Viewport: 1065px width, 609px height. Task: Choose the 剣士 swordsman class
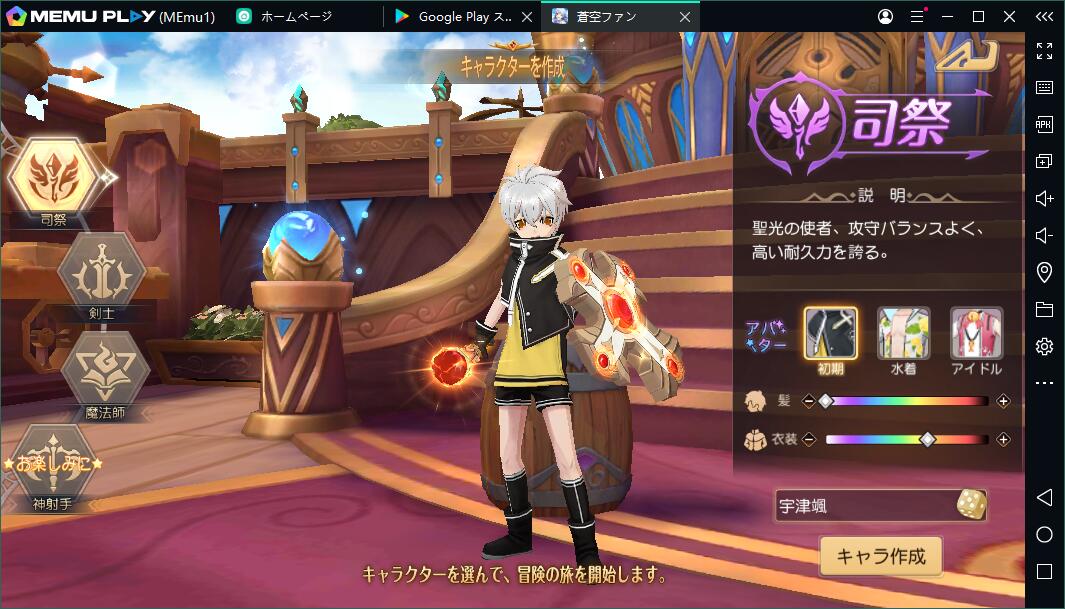pyautogui.click(x=101, y=270)
